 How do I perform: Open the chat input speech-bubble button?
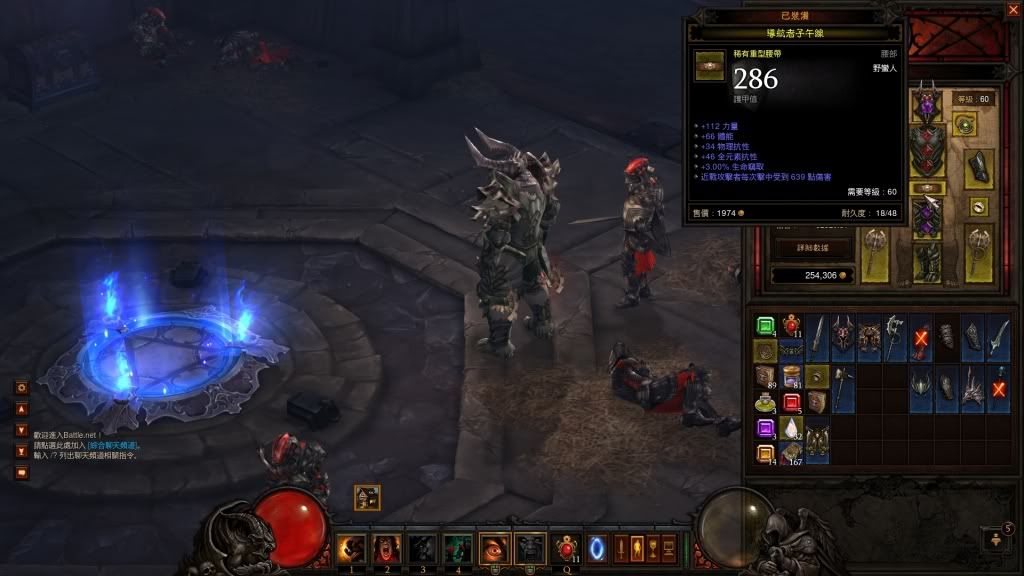(21, 473)
